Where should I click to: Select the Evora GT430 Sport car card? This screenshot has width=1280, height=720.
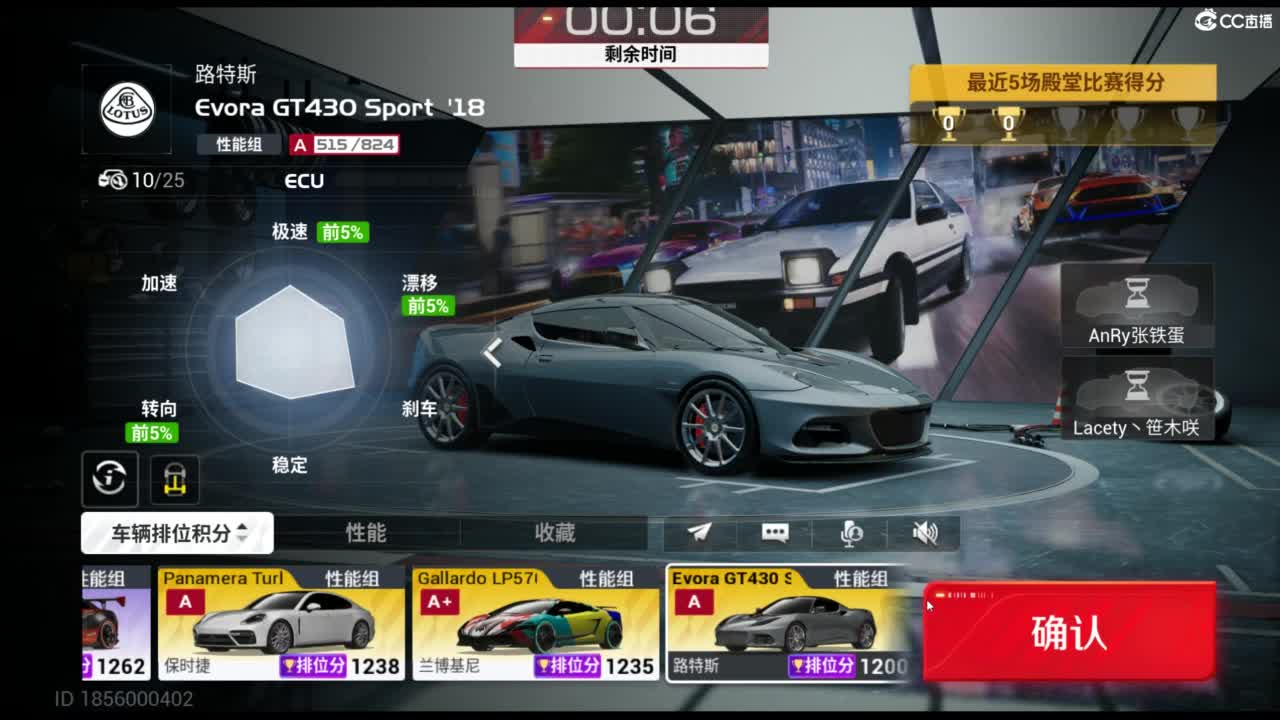point(788,623)
